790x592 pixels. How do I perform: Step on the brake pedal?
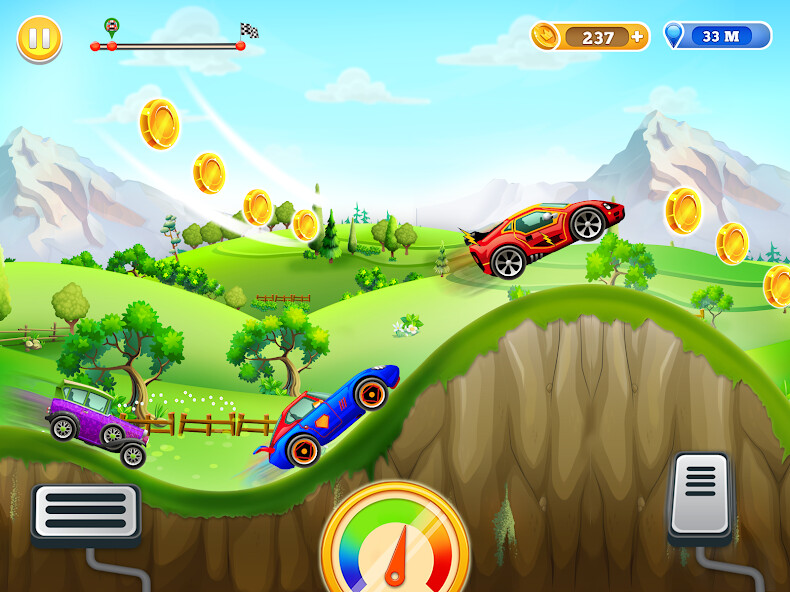[x=86, y=513]
